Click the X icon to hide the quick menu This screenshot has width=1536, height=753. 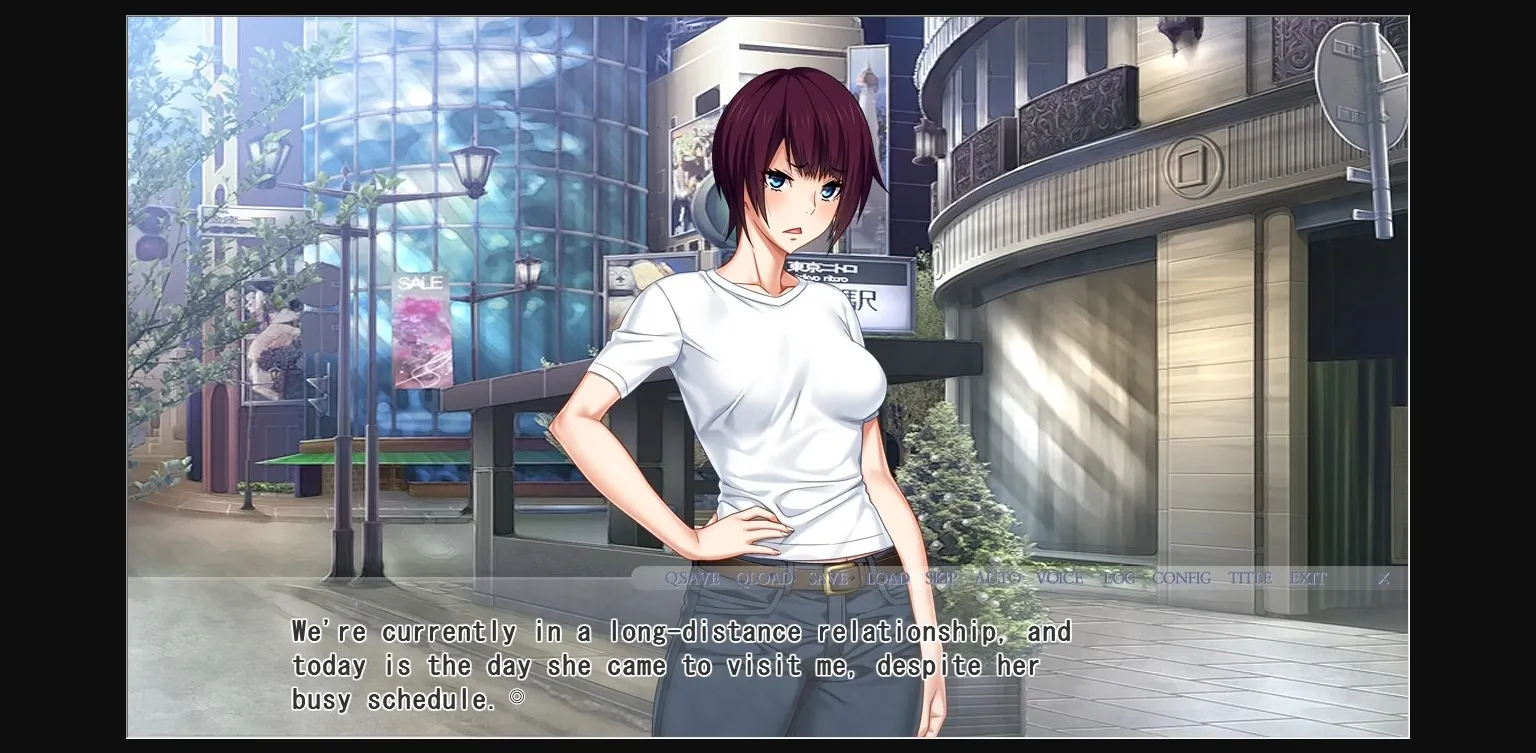tap(1384, 578)
